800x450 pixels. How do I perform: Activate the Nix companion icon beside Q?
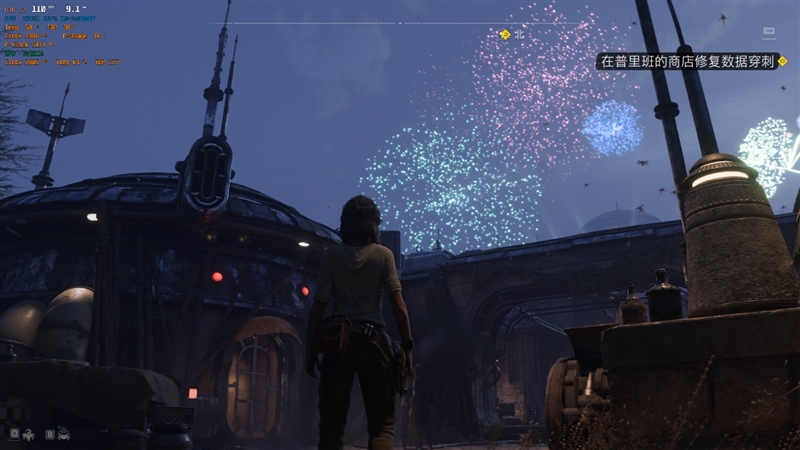30,433
